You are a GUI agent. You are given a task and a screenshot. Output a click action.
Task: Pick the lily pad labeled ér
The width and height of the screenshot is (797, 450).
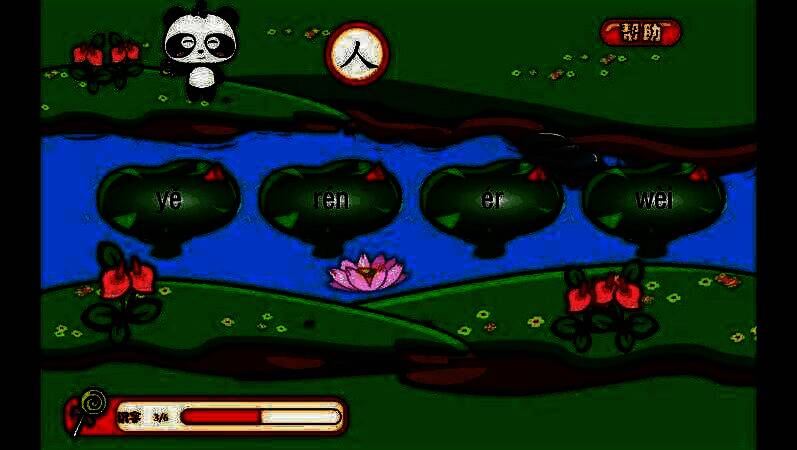click(x=492, y=199)
